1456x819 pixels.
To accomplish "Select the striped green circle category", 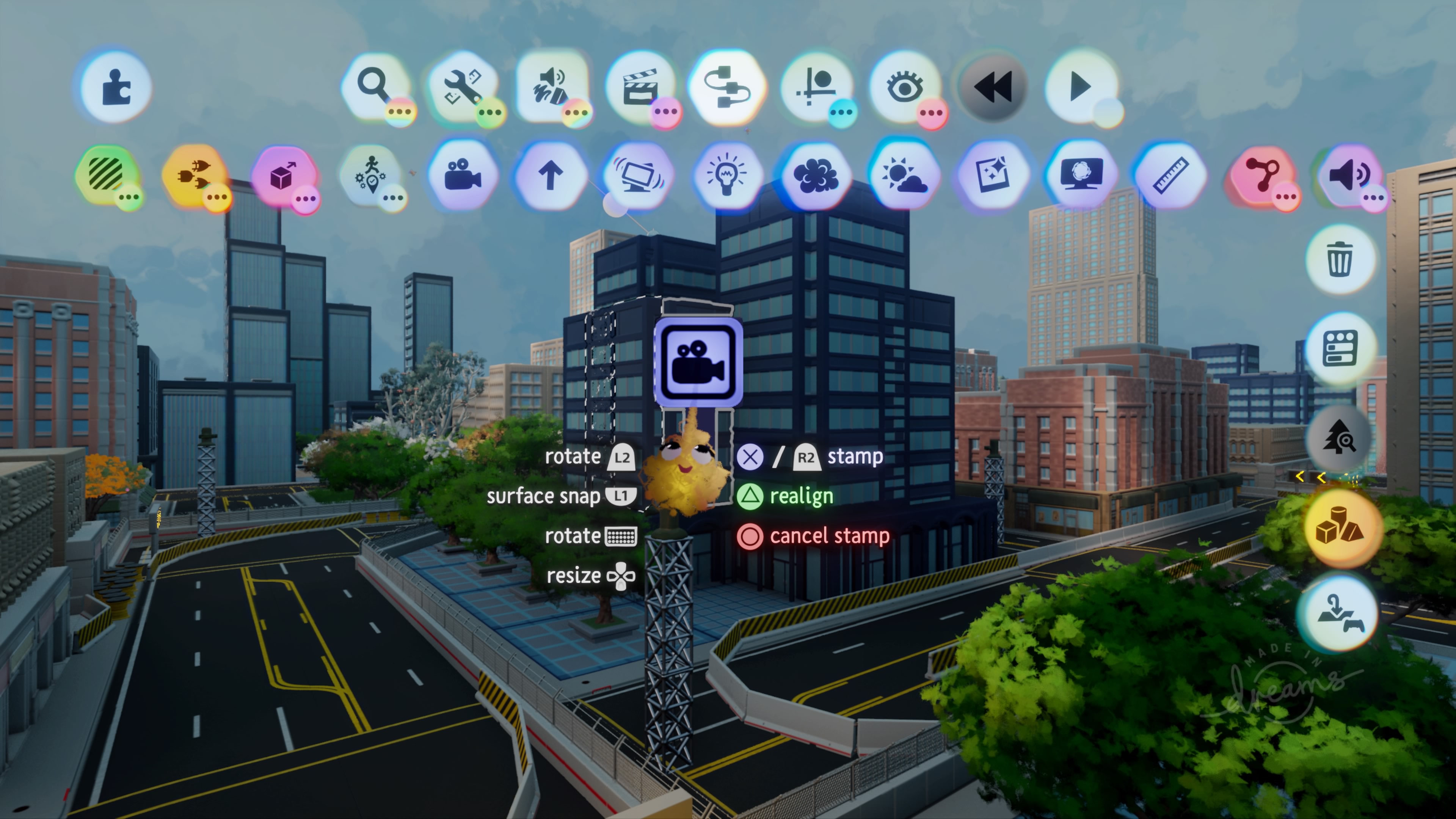I will (106, 174).
